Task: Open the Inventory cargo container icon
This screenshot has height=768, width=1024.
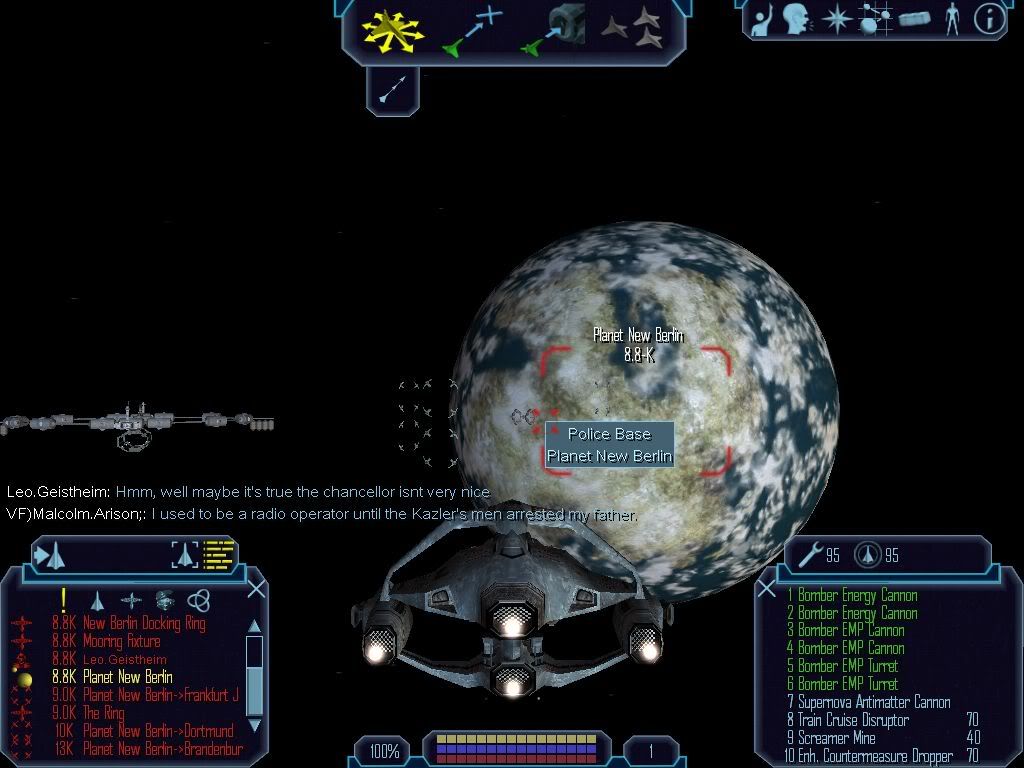Action: 915,19
